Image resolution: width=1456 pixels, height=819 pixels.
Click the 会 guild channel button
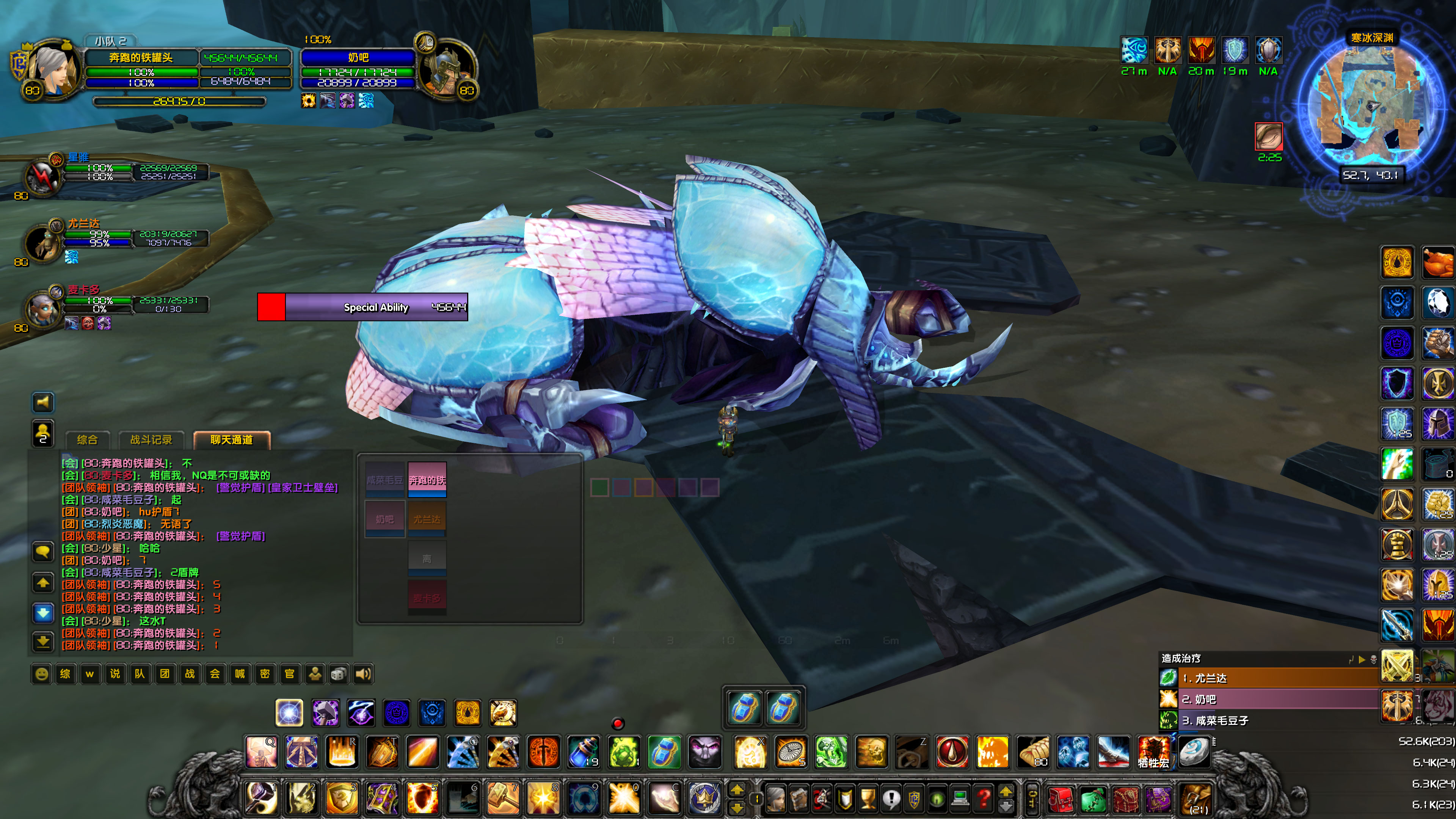coord(215,674)
